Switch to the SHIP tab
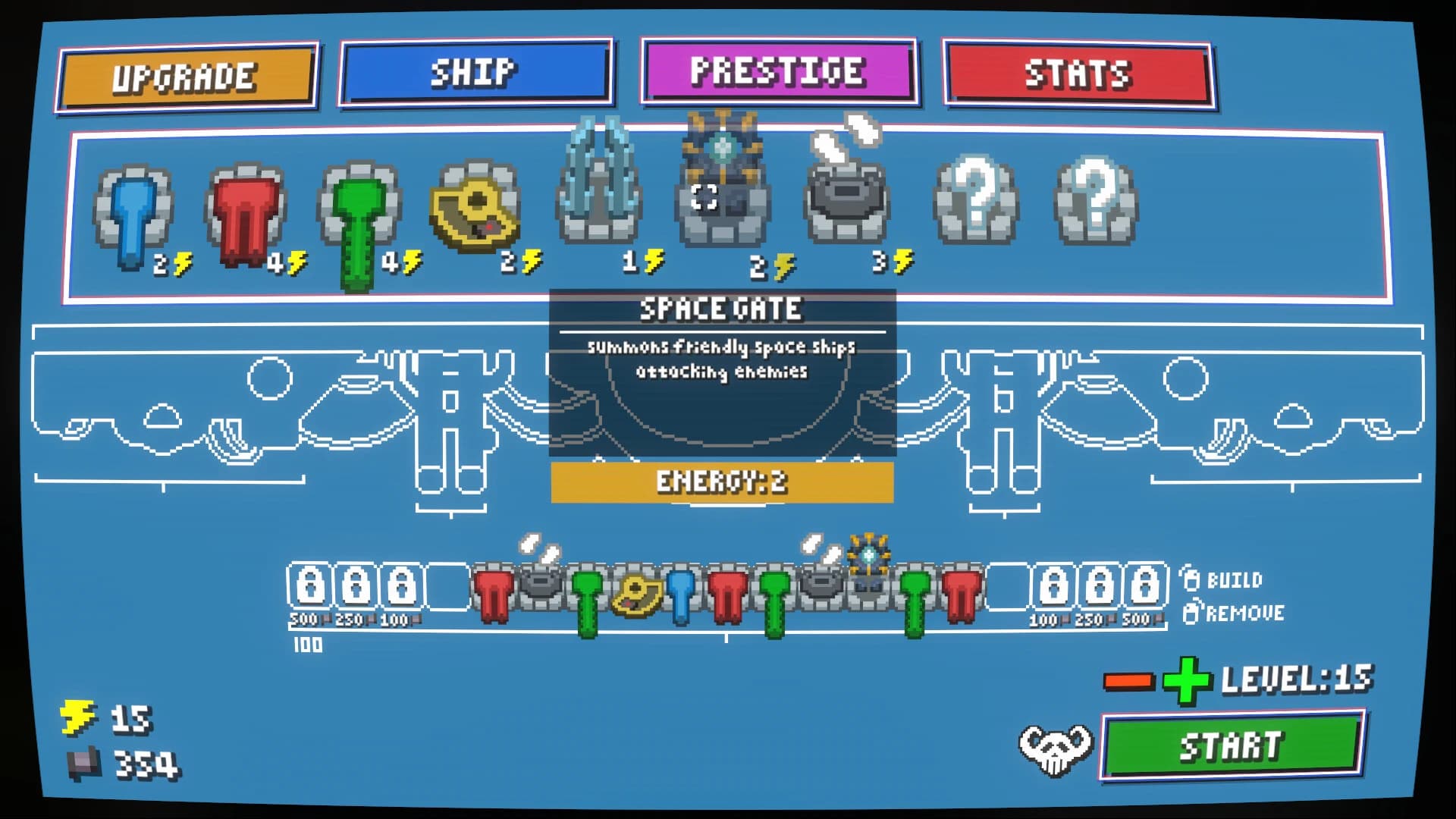The width and height of the screenshot is (1456, 819). pyautogui.click(x=478, y=73)
